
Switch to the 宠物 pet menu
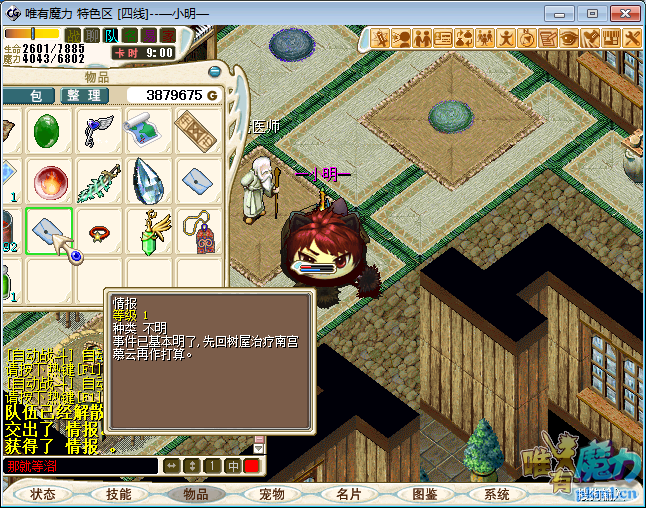pos(272,494)
